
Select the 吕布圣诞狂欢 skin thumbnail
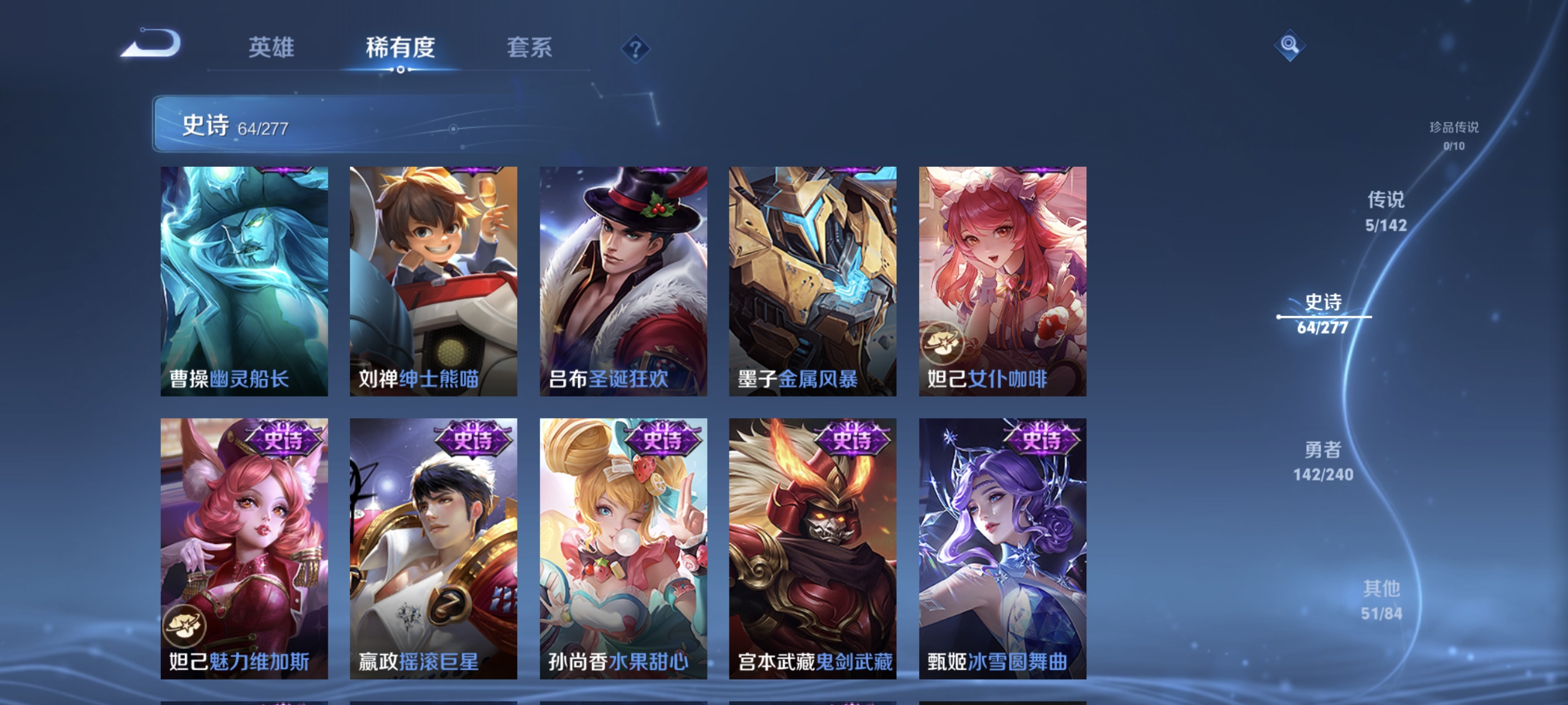[623, 280]
